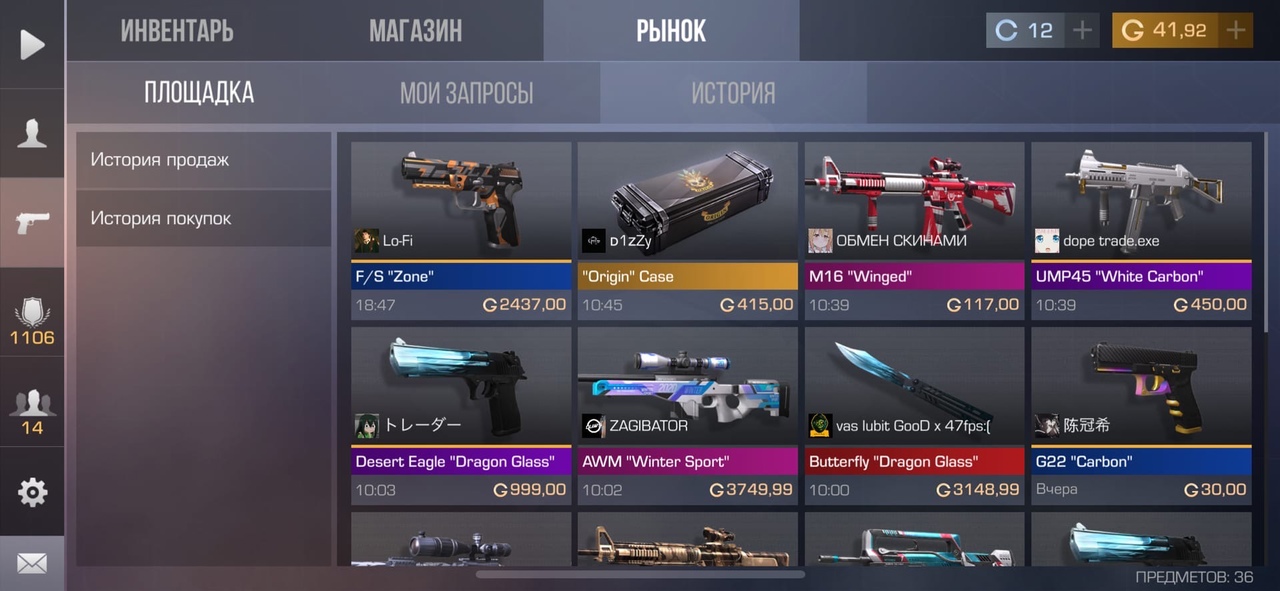Add gold with the plus button

tap(1236, 31)
